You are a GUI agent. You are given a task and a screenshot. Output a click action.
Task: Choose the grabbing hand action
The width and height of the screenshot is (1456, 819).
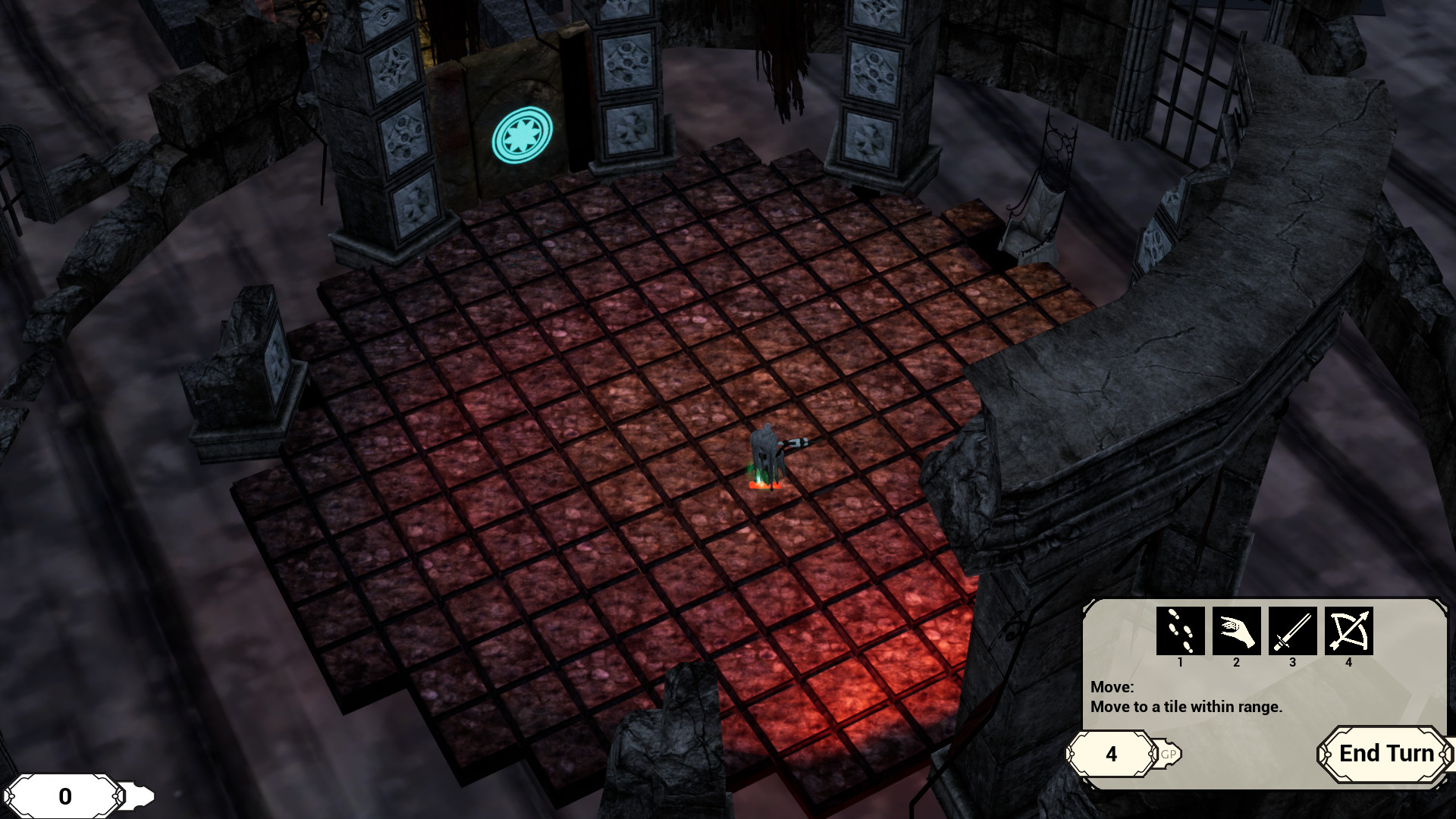(1236, 631)
